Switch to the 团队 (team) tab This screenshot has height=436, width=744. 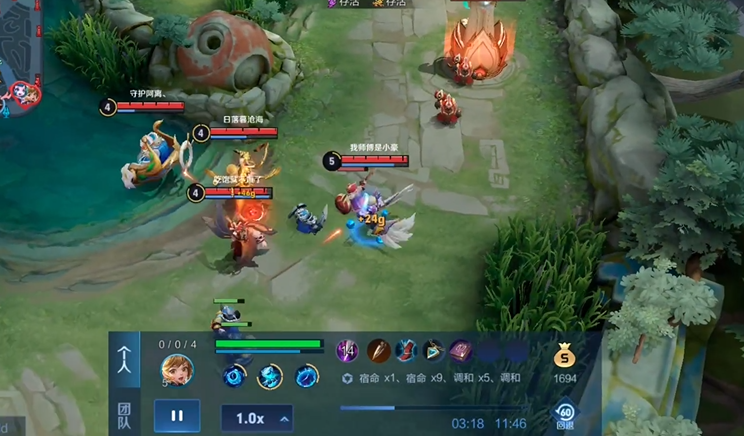(124, 415)
